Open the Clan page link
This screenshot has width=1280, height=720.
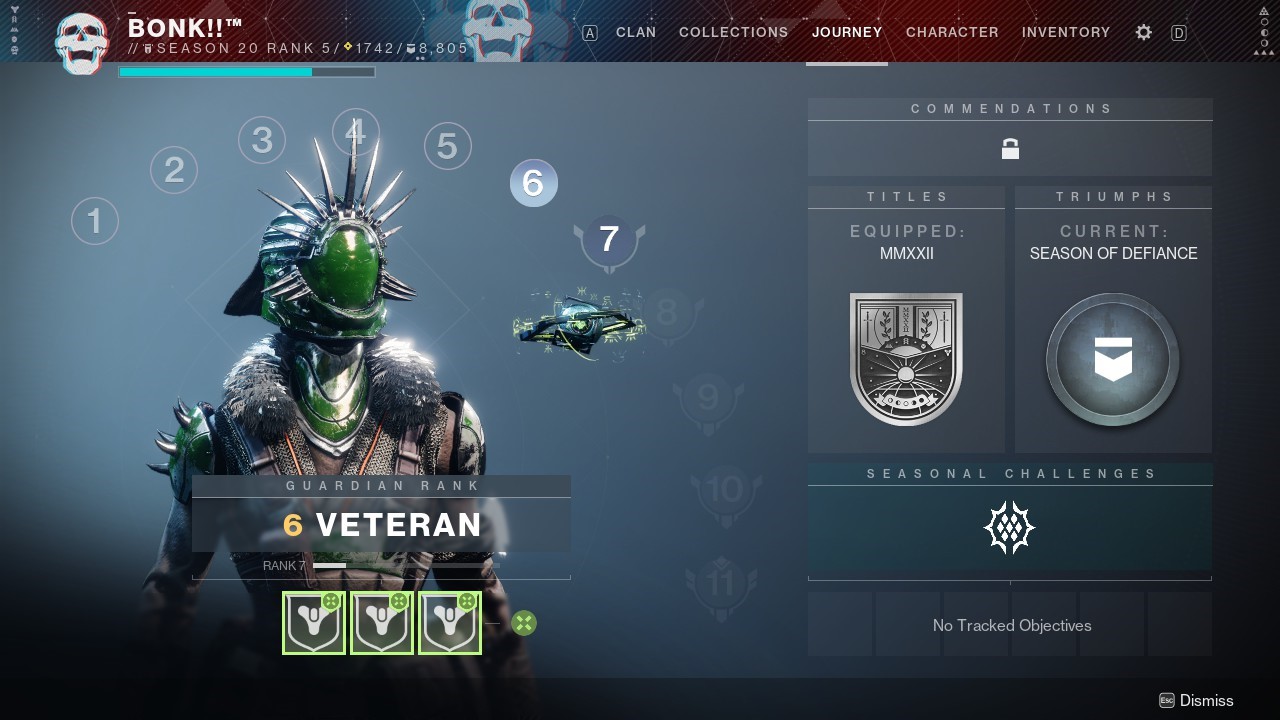coord(636,32)
